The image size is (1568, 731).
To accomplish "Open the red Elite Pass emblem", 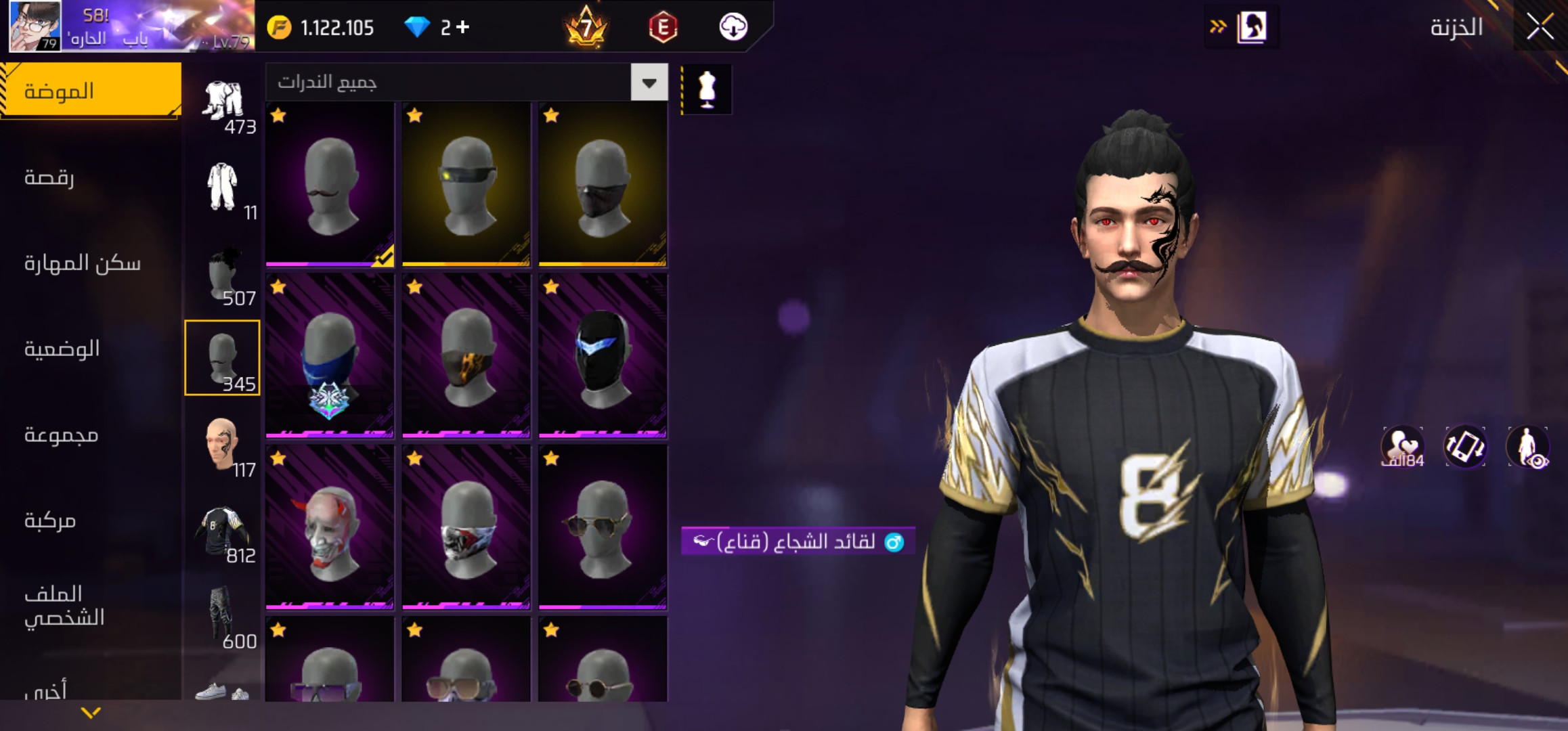I will tap(664, 27).
